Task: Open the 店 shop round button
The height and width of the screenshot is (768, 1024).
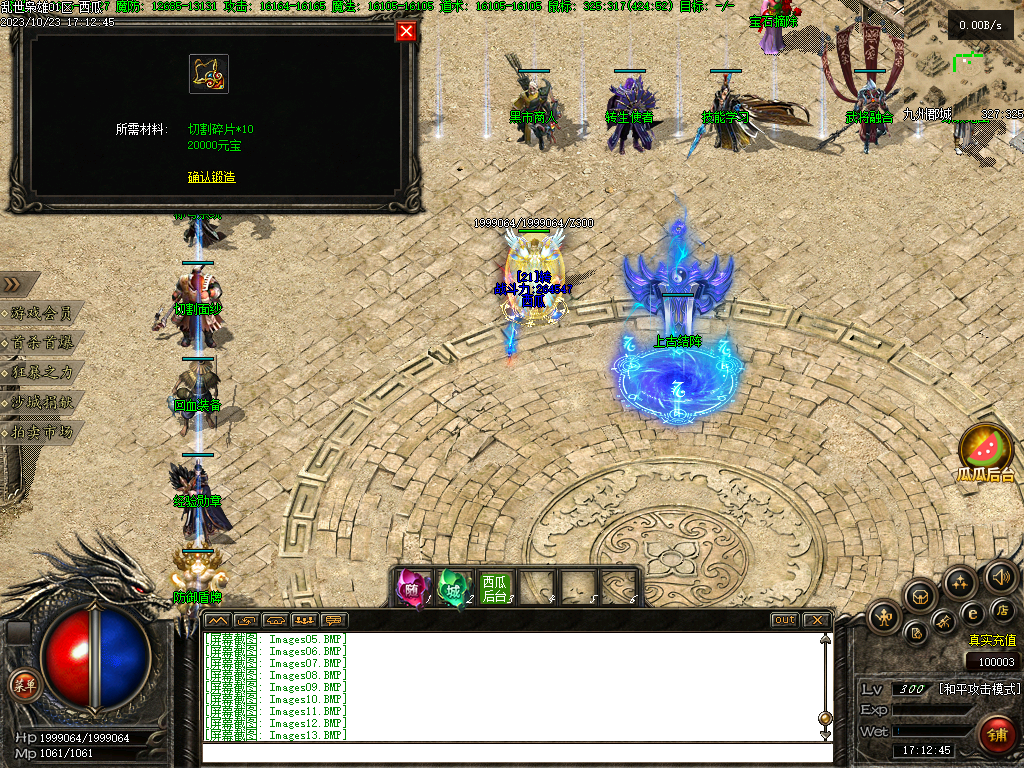Action: (1003, 610)
